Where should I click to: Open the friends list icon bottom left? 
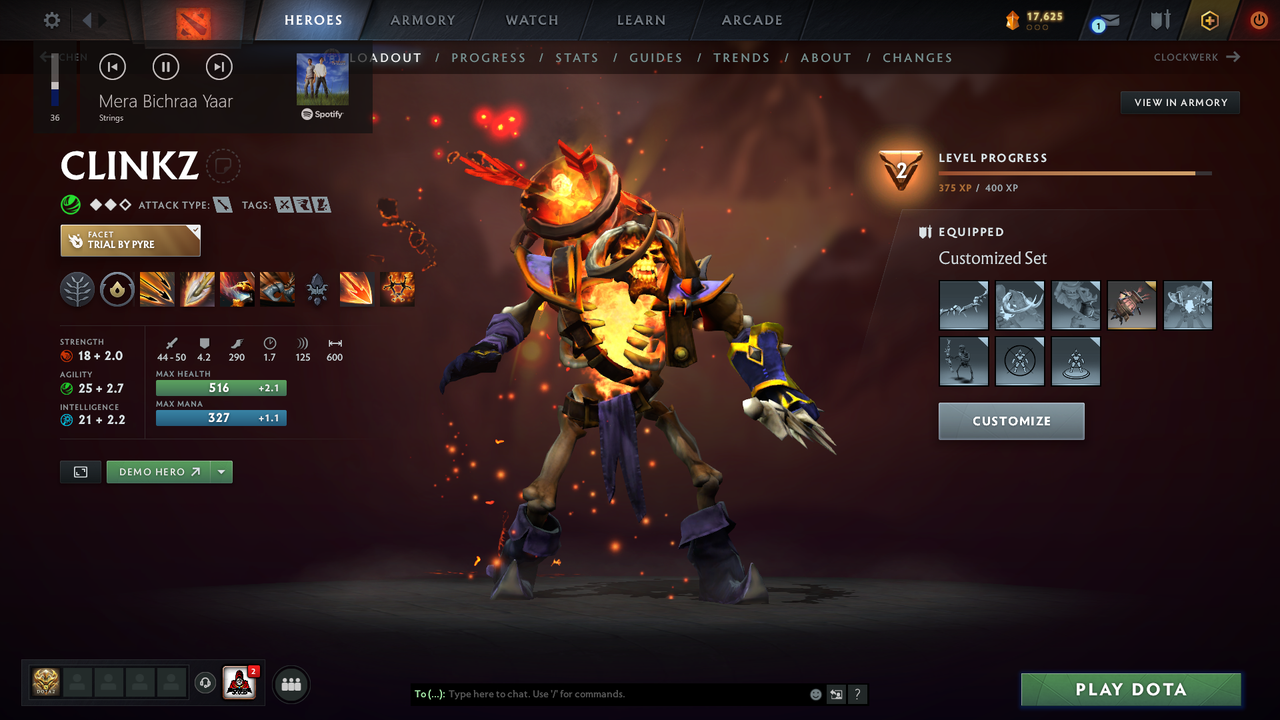pos(289,683)
